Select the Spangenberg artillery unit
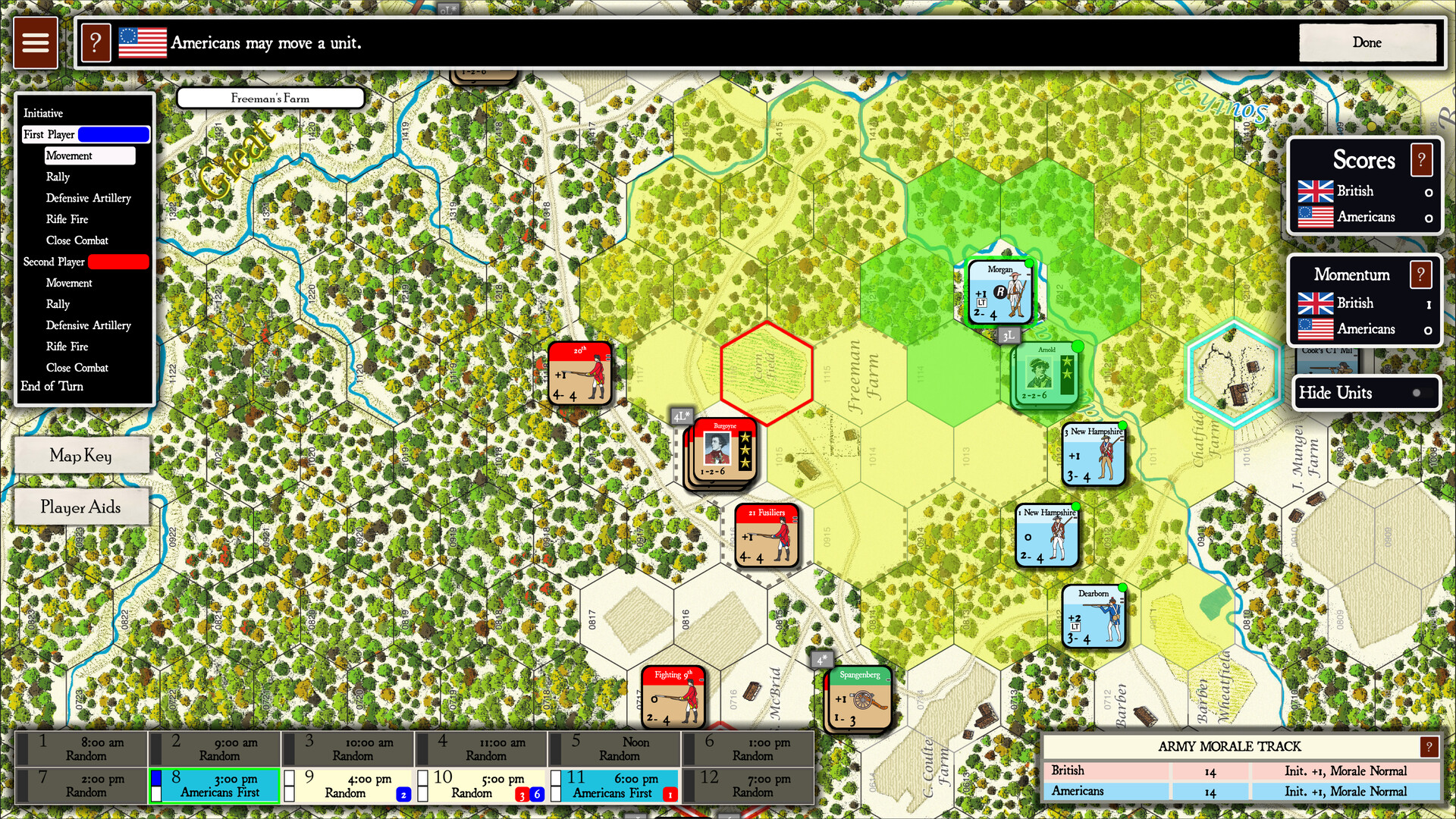 pyautogui.click(x=859, y=698)
